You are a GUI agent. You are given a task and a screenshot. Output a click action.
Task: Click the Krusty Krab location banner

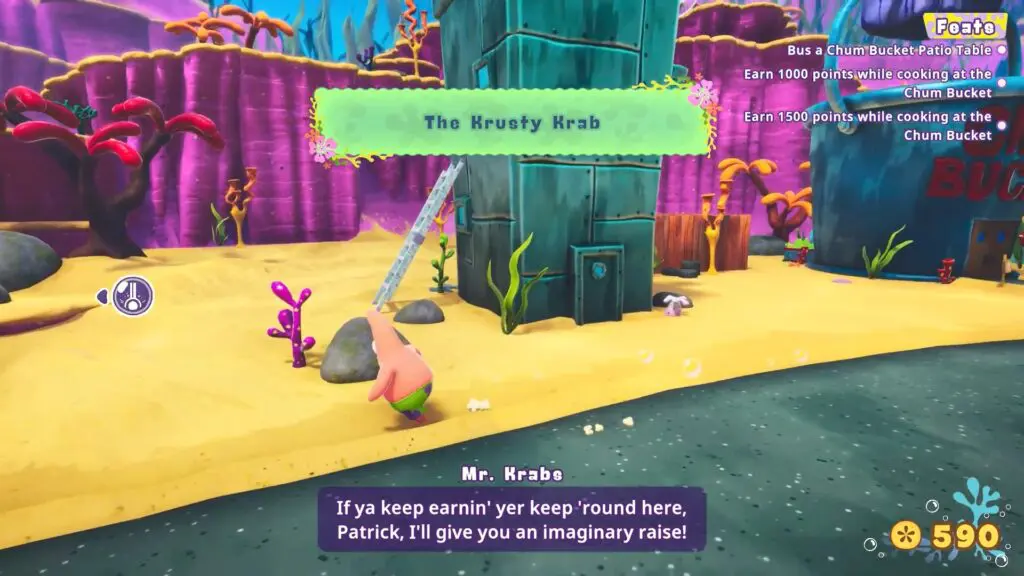pyautogui.click(x=512, y=123)
